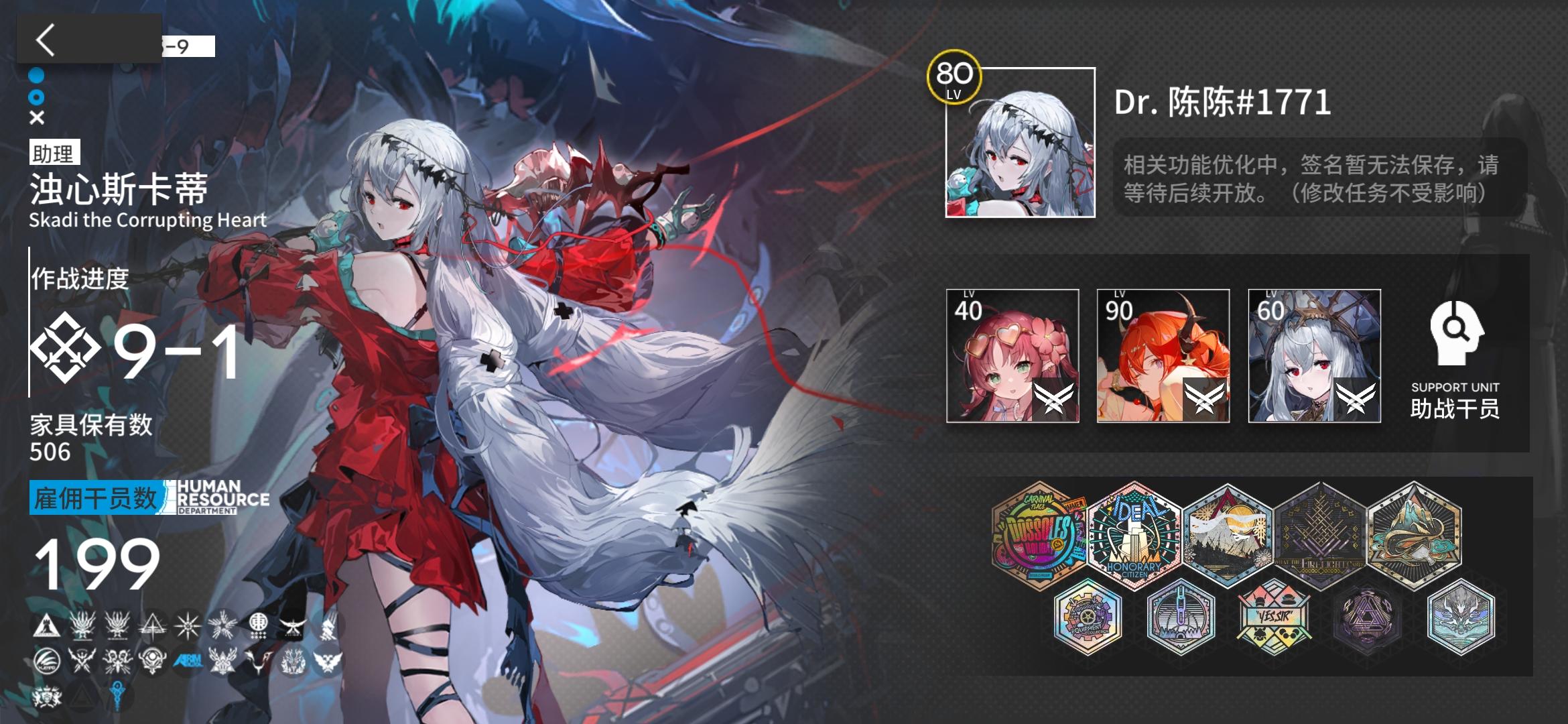Select the circular wave faction logo
The height and width of the screenshot is (724, 1568).
pos(46,660)
